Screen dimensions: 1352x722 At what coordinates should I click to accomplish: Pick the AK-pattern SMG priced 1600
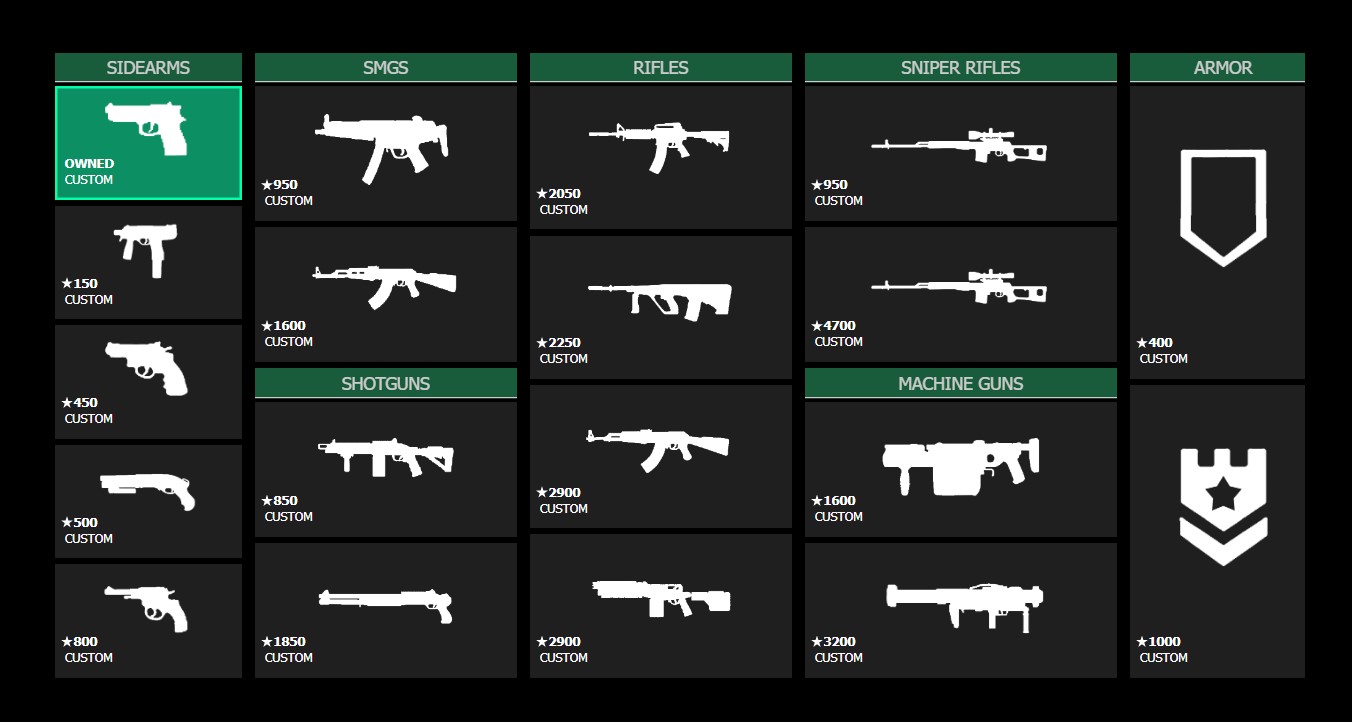[385, 285]
